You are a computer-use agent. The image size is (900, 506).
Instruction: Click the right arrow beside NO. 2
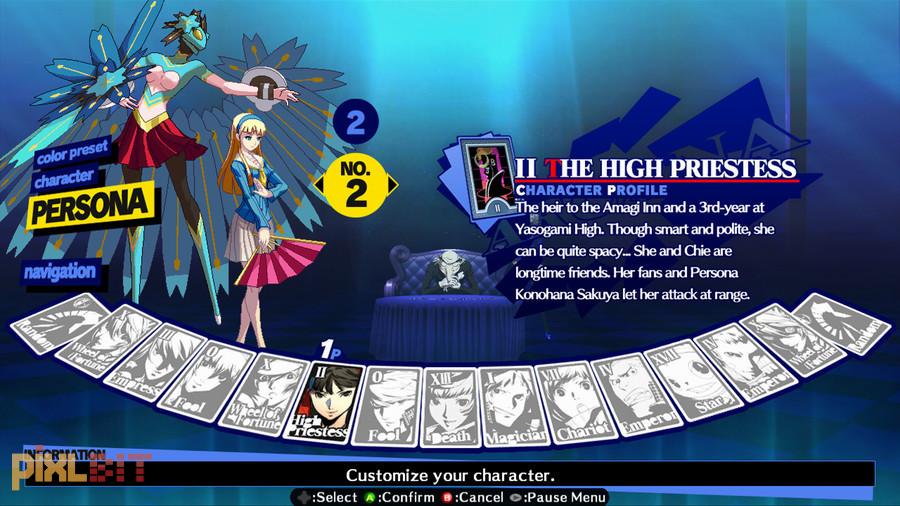392,185
